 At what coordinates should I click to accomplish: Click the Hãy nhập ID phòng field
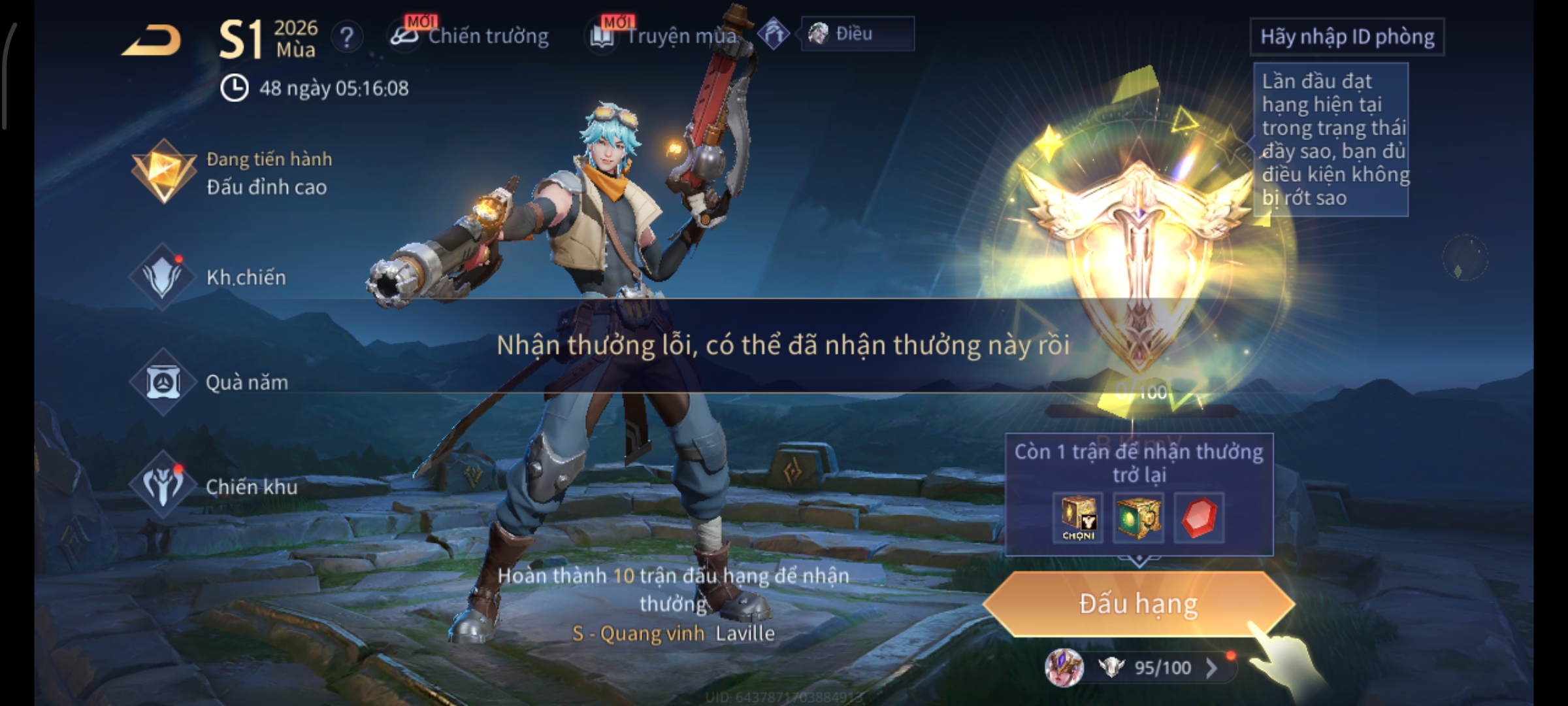coord(1347,37)
